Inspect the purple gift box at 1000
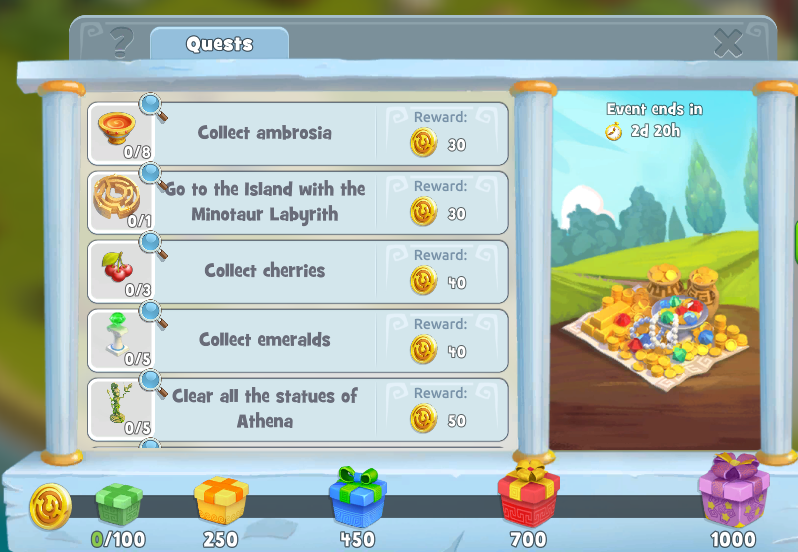 coord(733,491)
